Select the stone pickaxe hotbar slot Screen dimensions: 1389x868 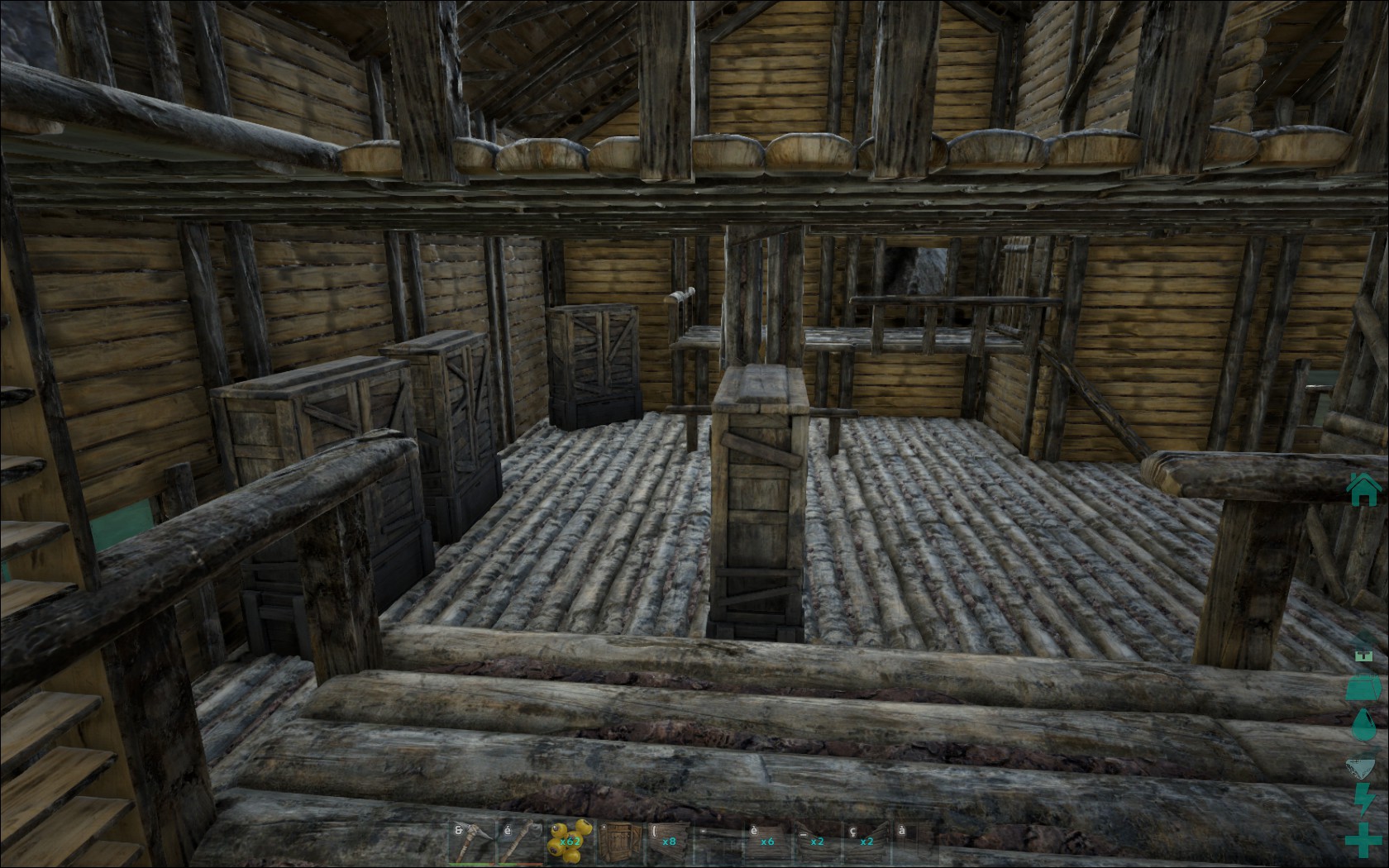pos(471,842)
